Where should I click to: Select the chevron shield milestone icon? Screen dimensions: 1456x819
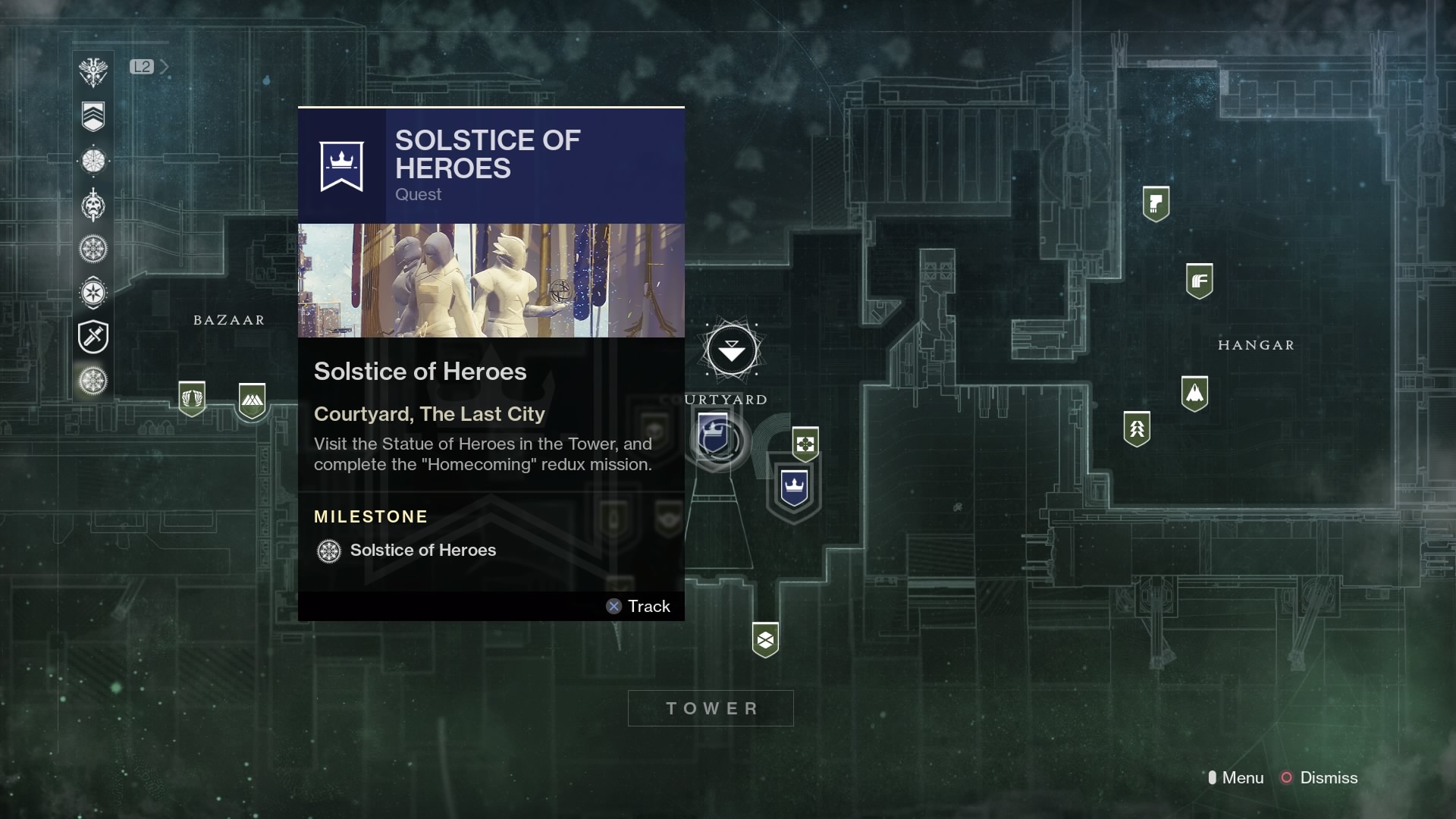click(x=93, y=116)
